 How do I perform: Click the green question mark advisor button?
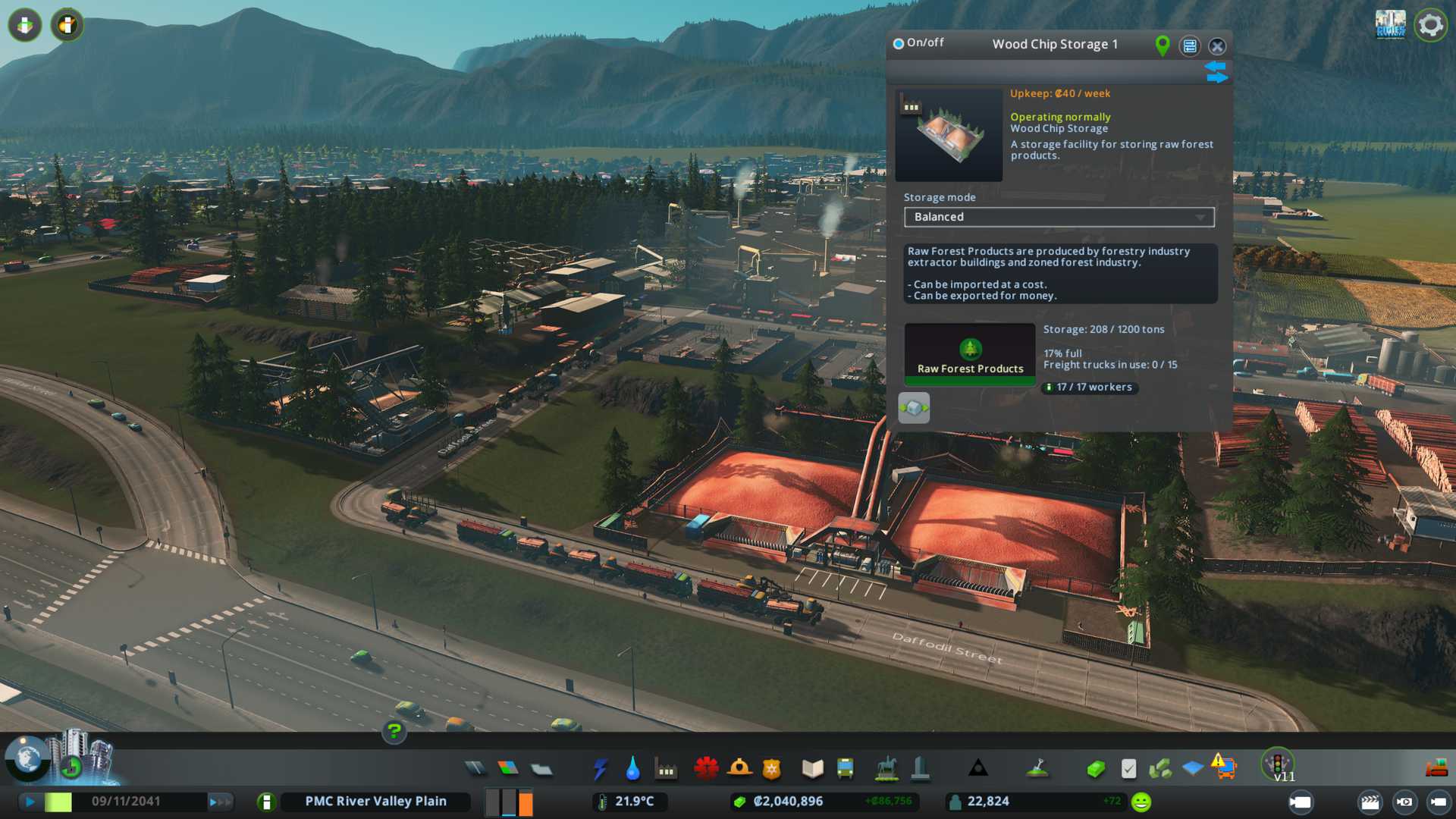[394, 732]
